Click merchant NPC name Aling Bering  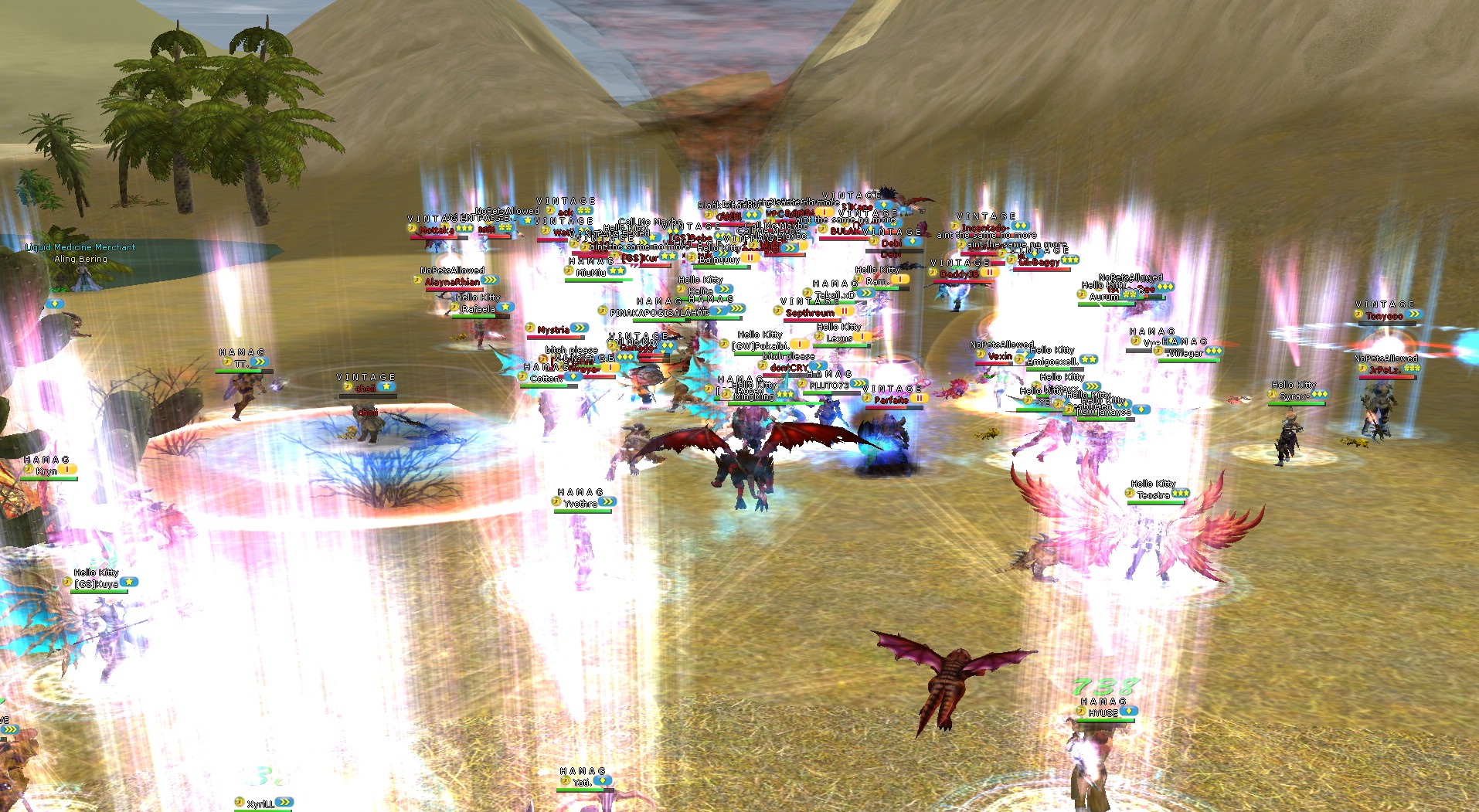point(81,259)
